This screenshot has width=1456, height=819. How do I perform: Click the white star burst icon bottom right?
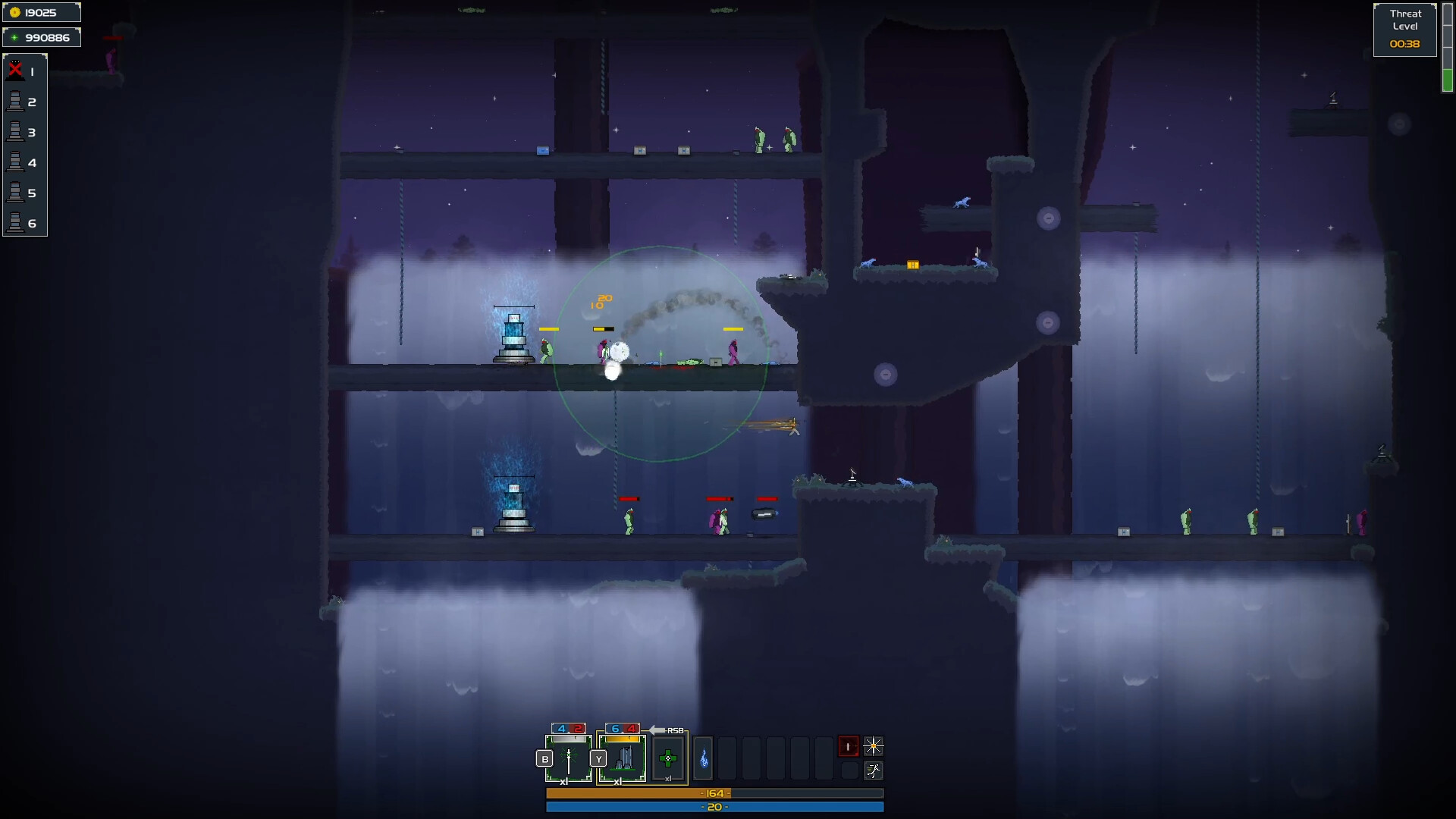click(874, 746)
